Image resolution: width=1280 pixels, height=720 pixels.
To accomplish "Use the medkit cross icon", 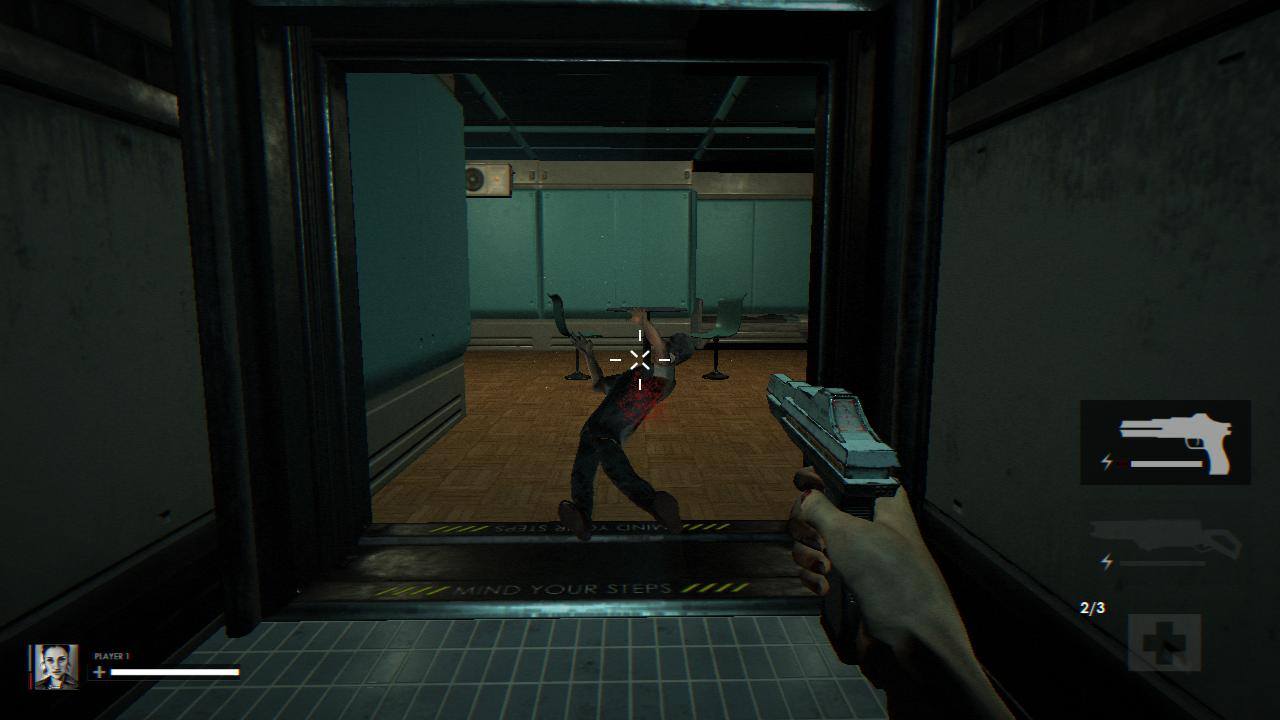I will point(1165,642).
